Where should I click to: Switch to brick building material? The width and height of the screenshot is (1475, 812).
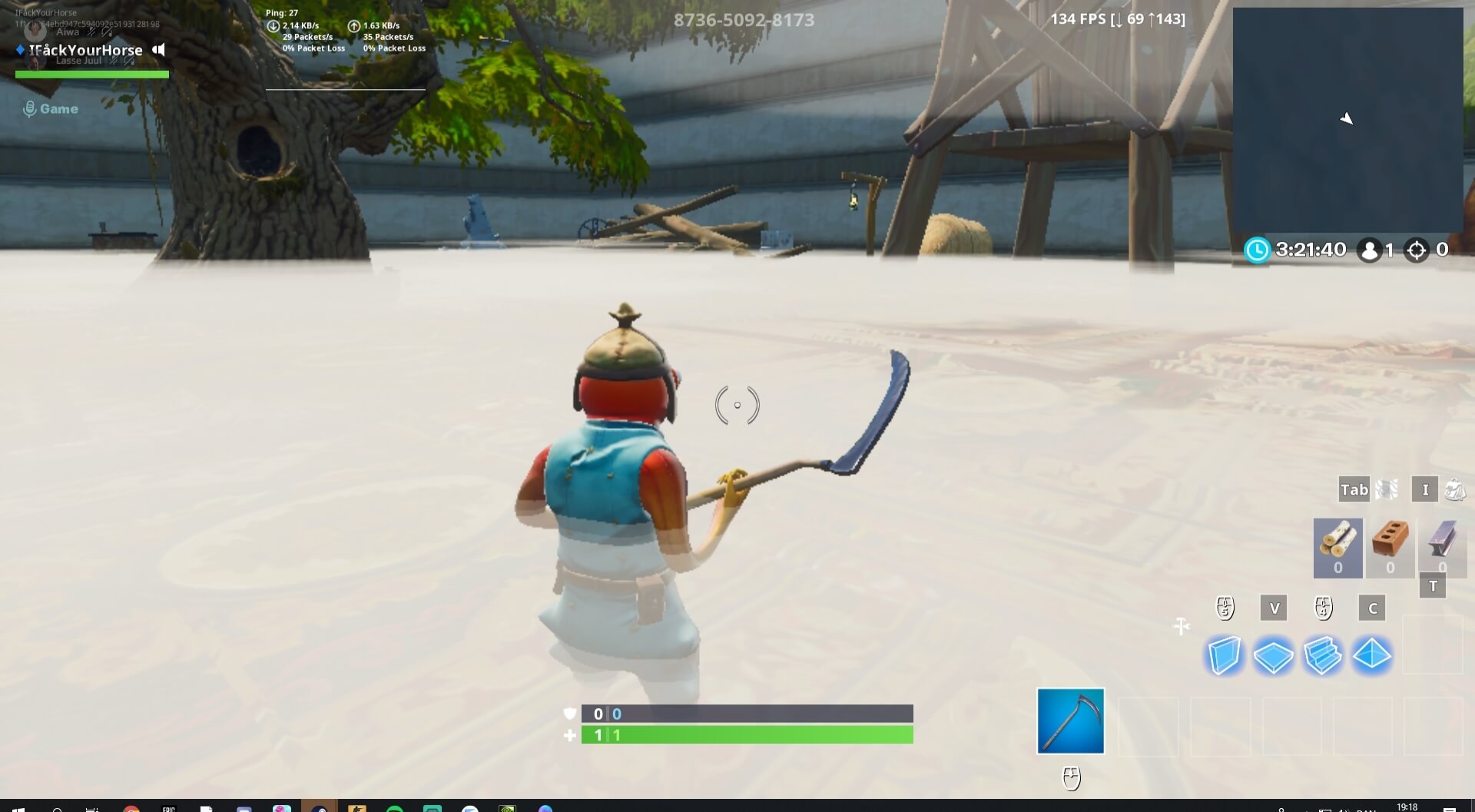click(1390, 546)
